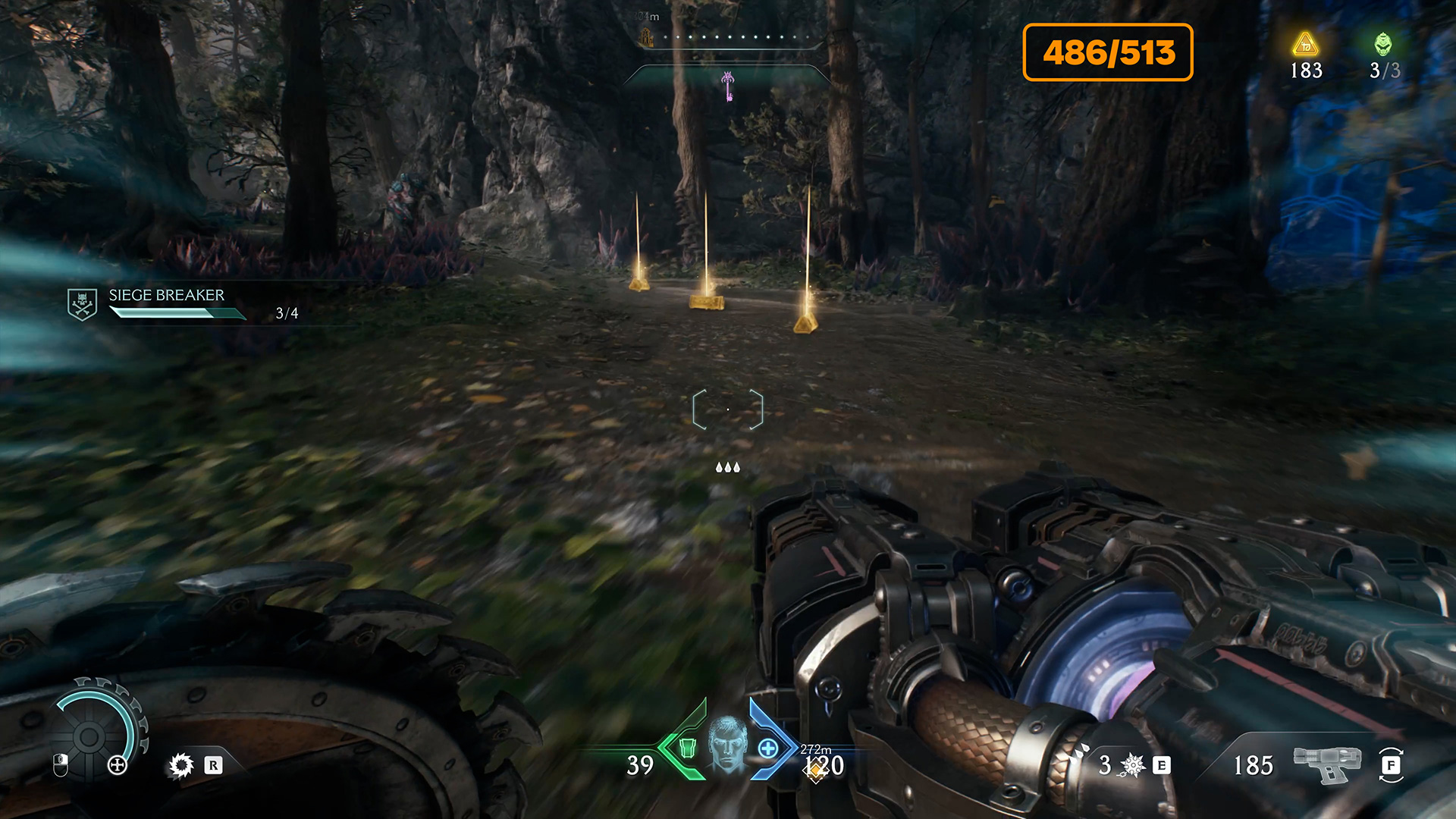
Task: Click the melee charge flail icon
Action: pyautogui.click(x=1133, y=765)
